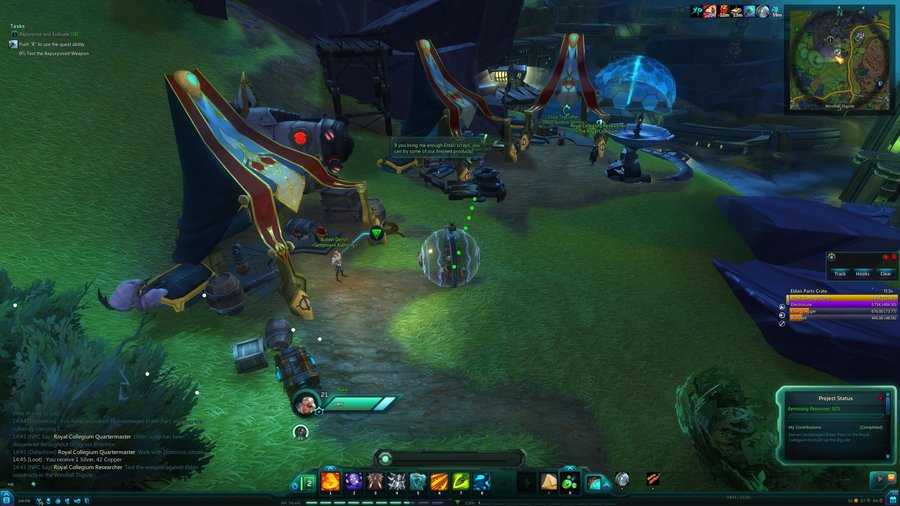This screenshot has width=900, height=506.
Task: Open the Windfall Digsite minimap
Action: pos(838,56)
